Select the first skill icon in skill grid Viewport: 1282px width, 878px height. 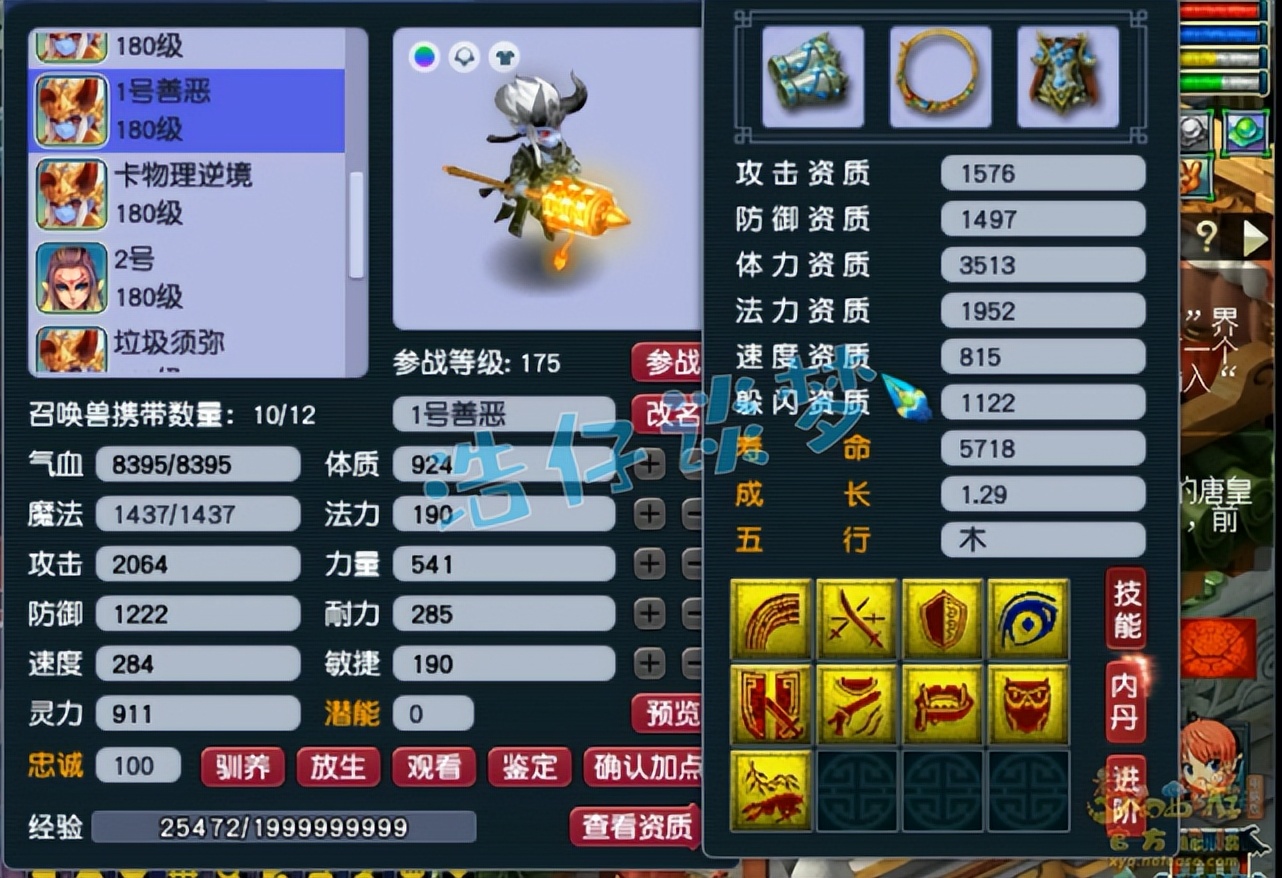click(x=771, y=618)
